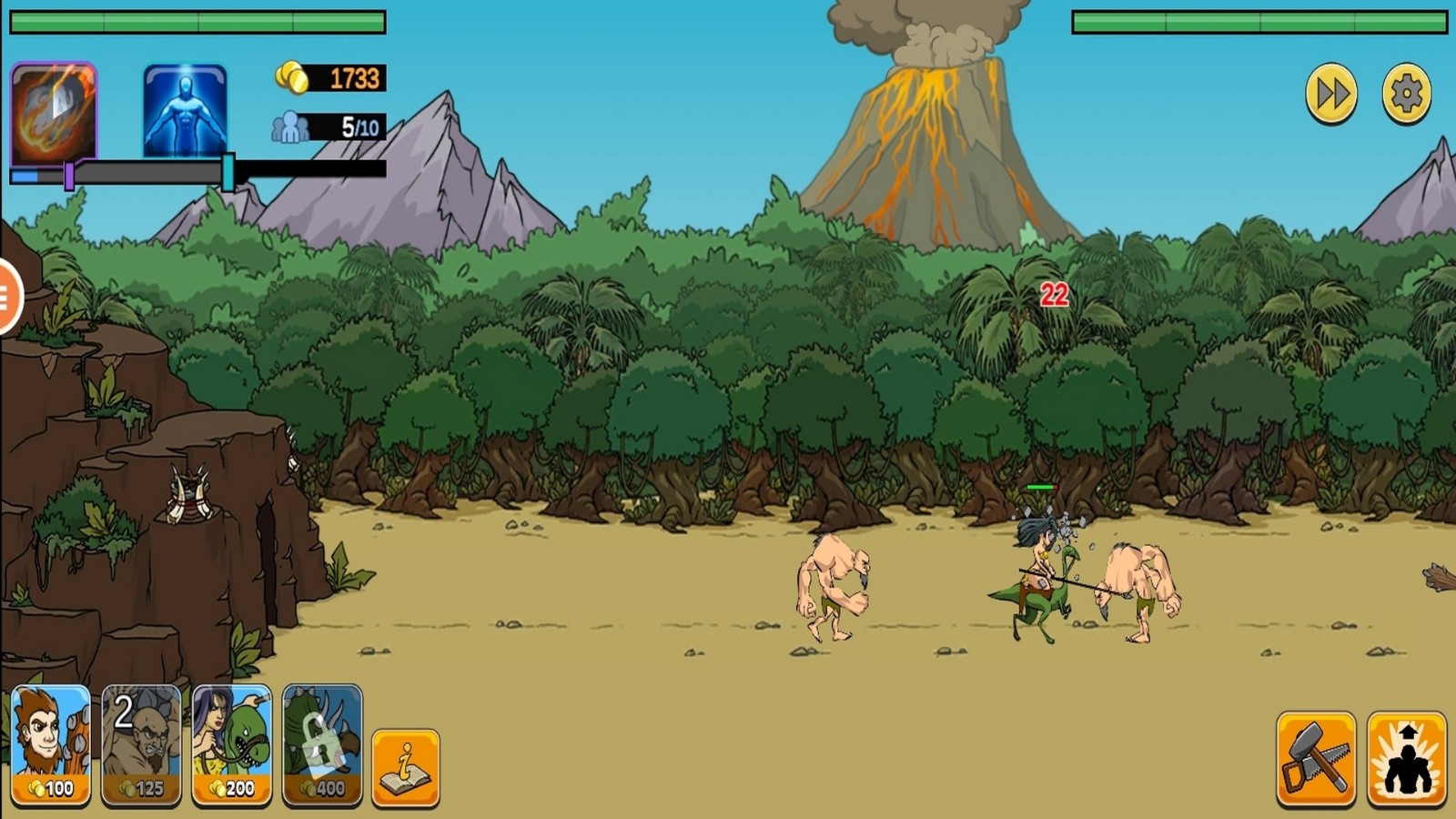Spawn the caveman clubber for 100 gold
The width and height of the screenshot is (1456, 819).
point(51,745)
